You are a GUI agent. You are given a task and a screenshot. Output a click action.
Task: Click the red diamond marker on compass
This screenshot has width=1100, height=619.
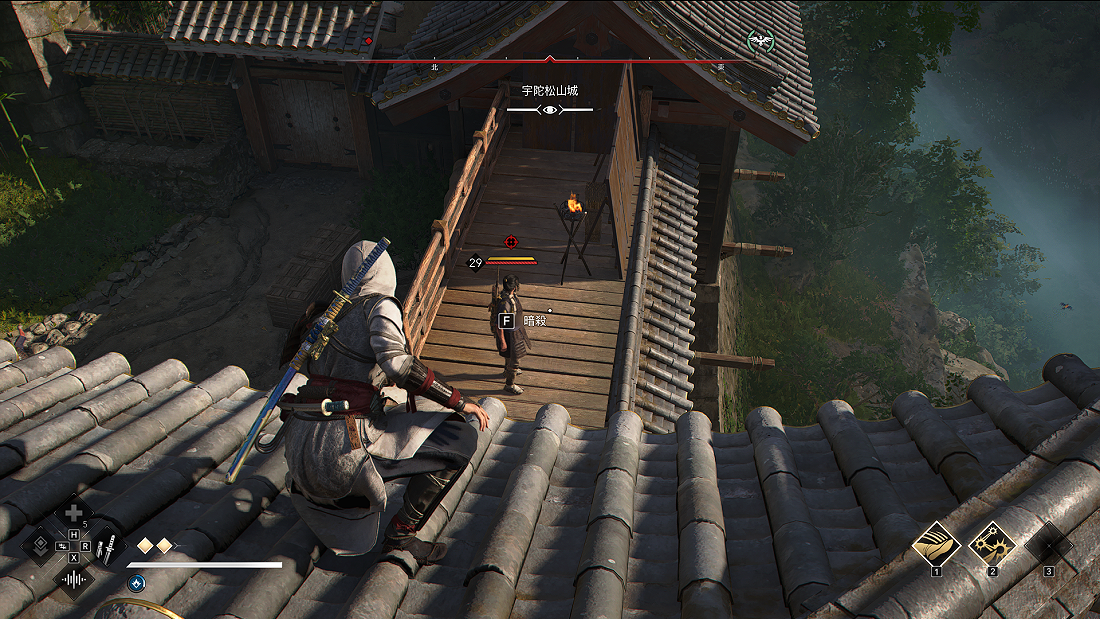[x=368, y=41]
